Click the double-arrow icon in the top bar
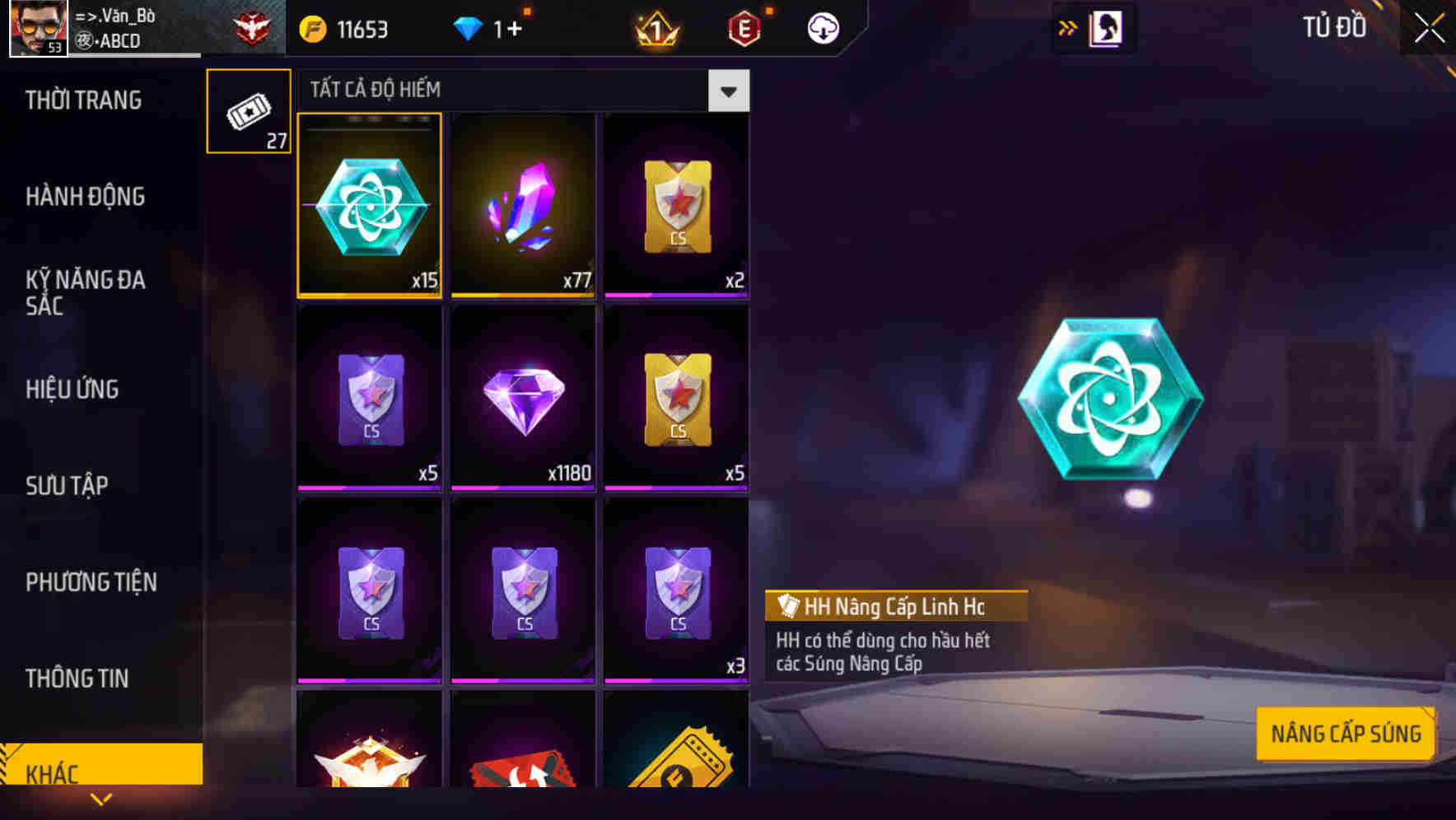The width and height of the screenshot is (1456, 820). (1066, 27)
